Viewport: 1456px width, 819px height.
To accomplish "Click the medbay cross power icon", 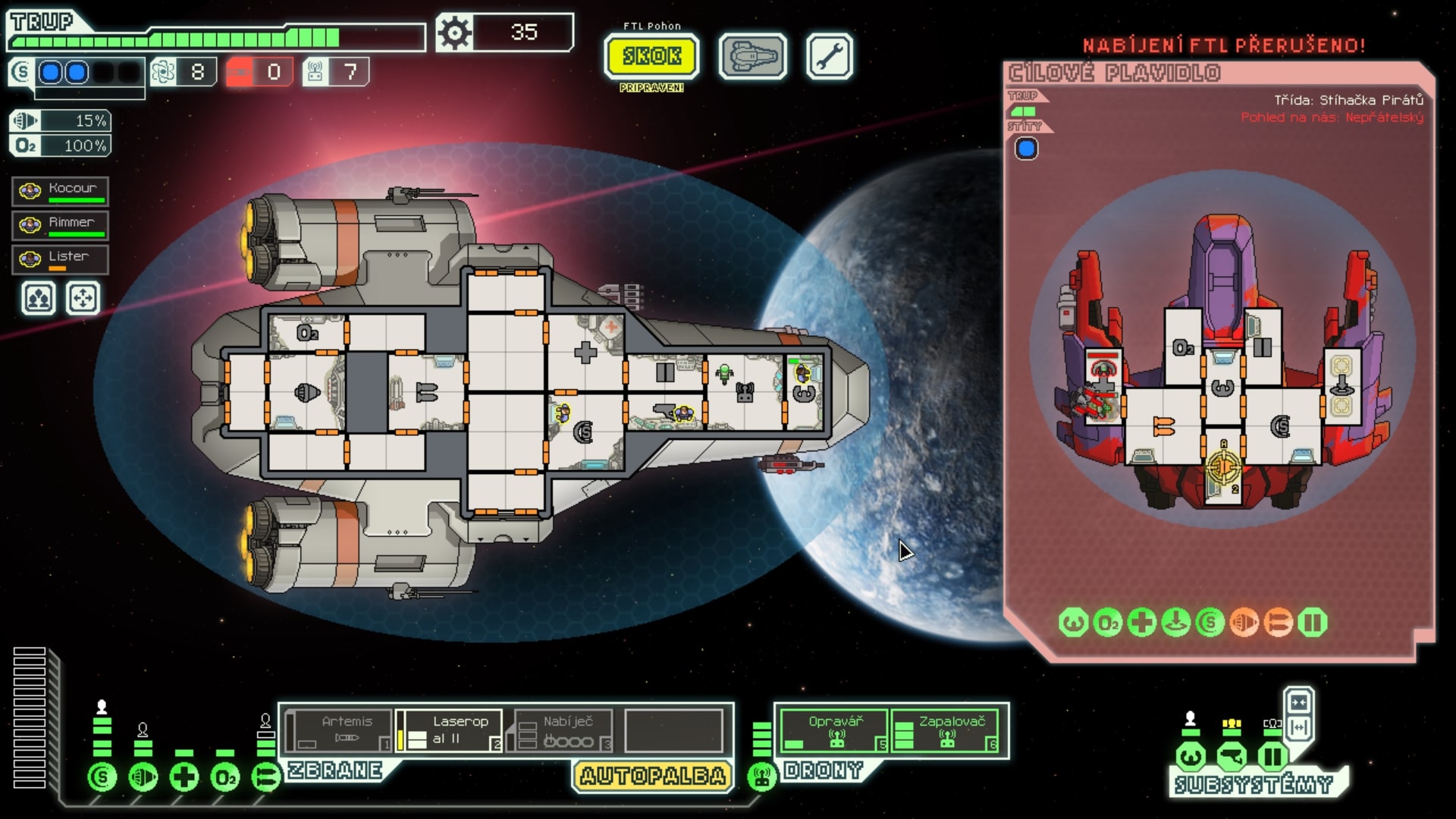I will click(x=184, y=777).
